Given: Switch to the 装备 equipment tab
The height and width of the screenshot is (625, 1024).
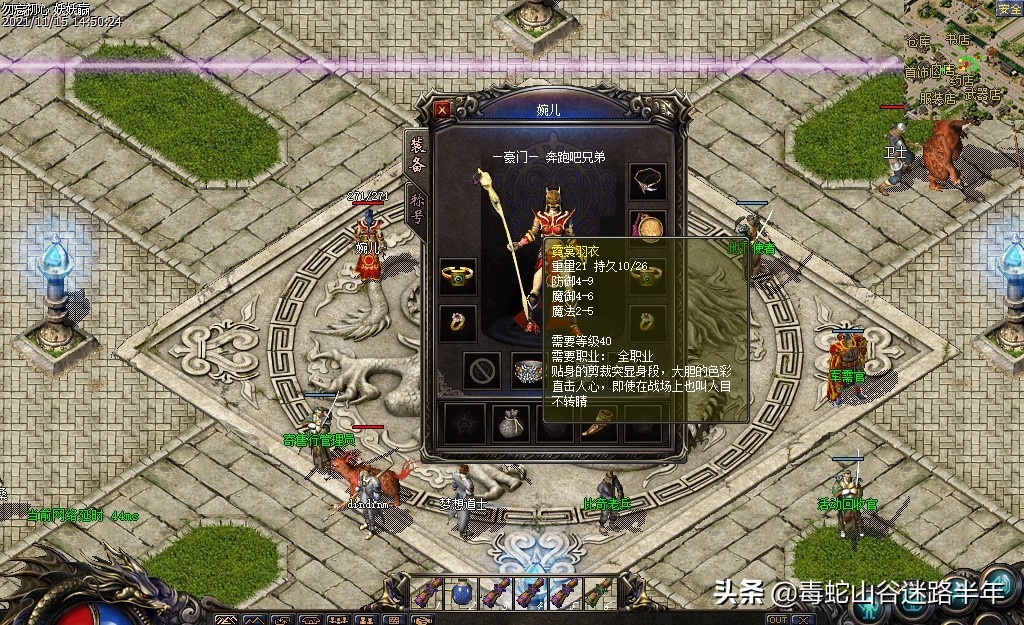Looking at the screenshot, I should coord(417,156).
